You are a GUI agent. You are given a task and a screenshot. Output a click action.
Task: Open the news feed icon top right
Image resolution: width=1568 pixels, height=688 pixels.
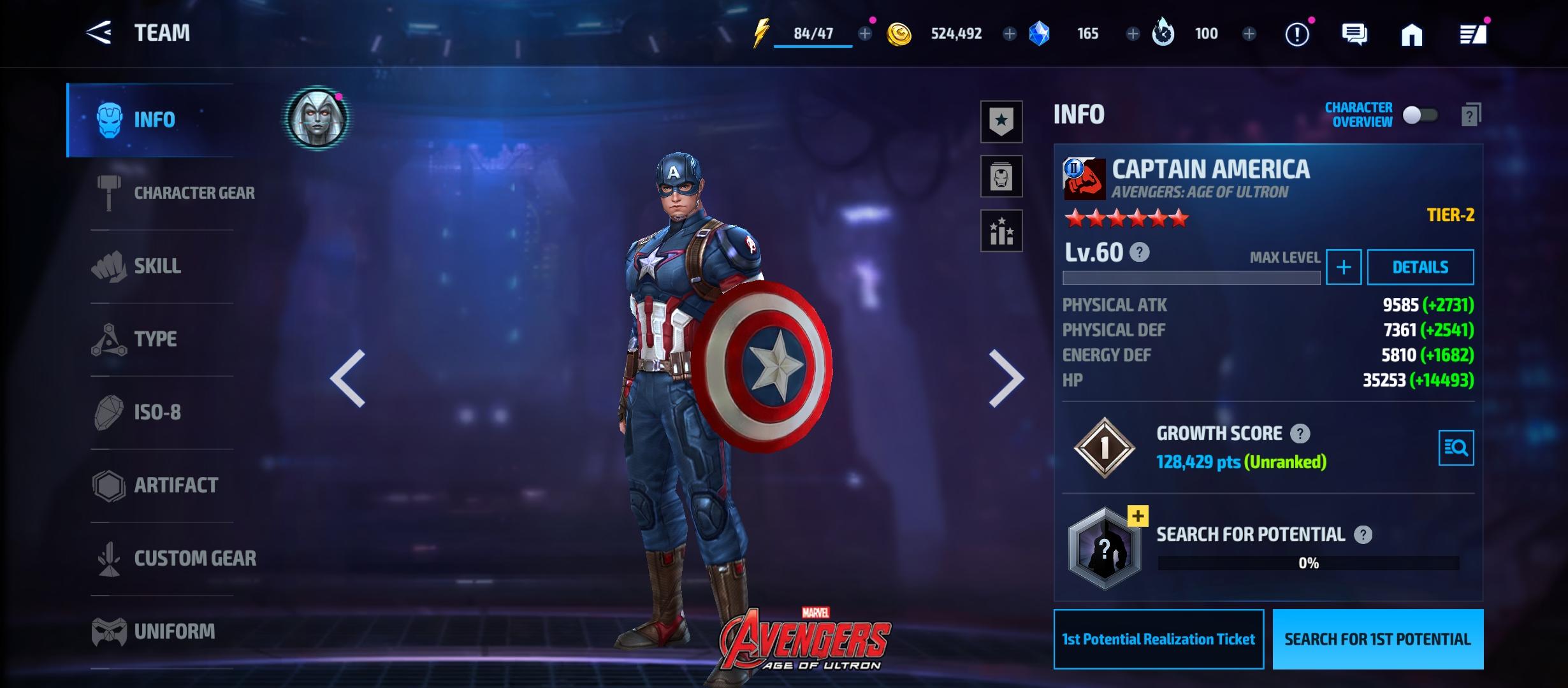tap(1472, 34)
